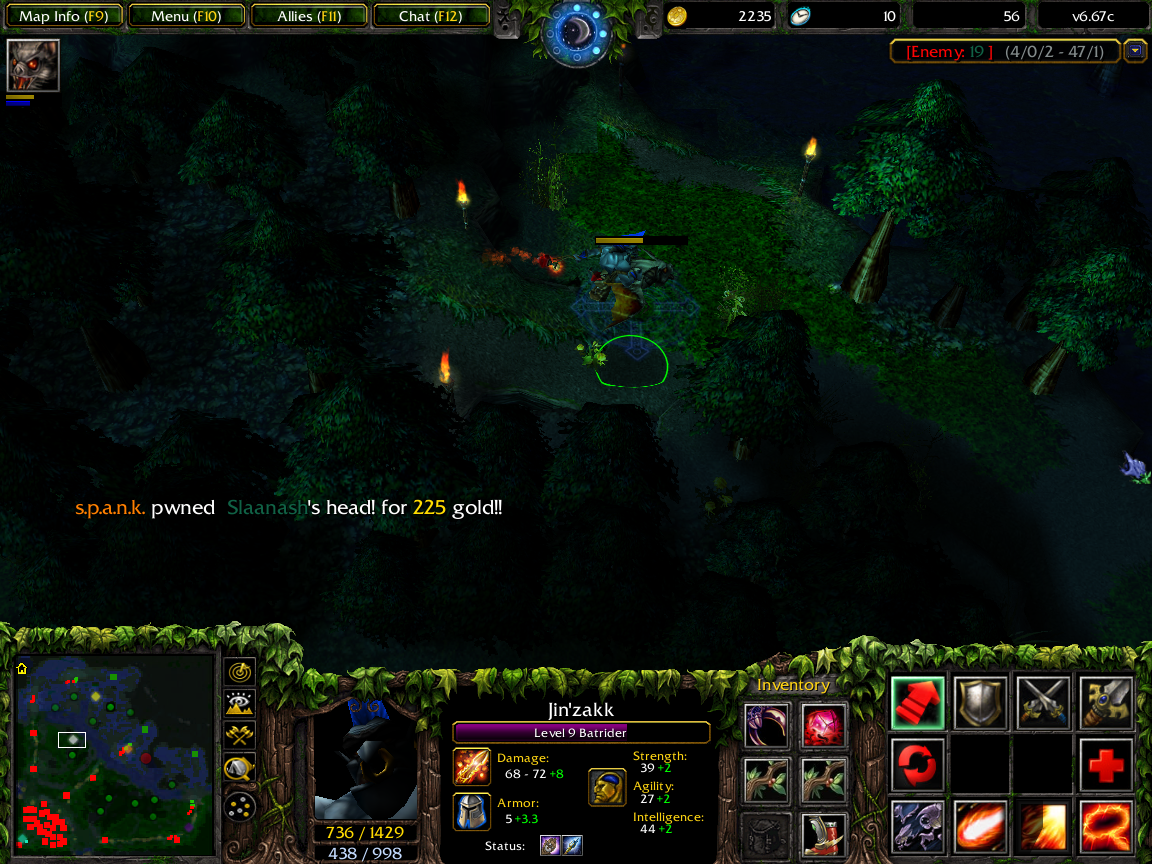Cast the Flaming Lasso fire ring ability
This screenshot has width=1152, height=864.
(1107, 826)
